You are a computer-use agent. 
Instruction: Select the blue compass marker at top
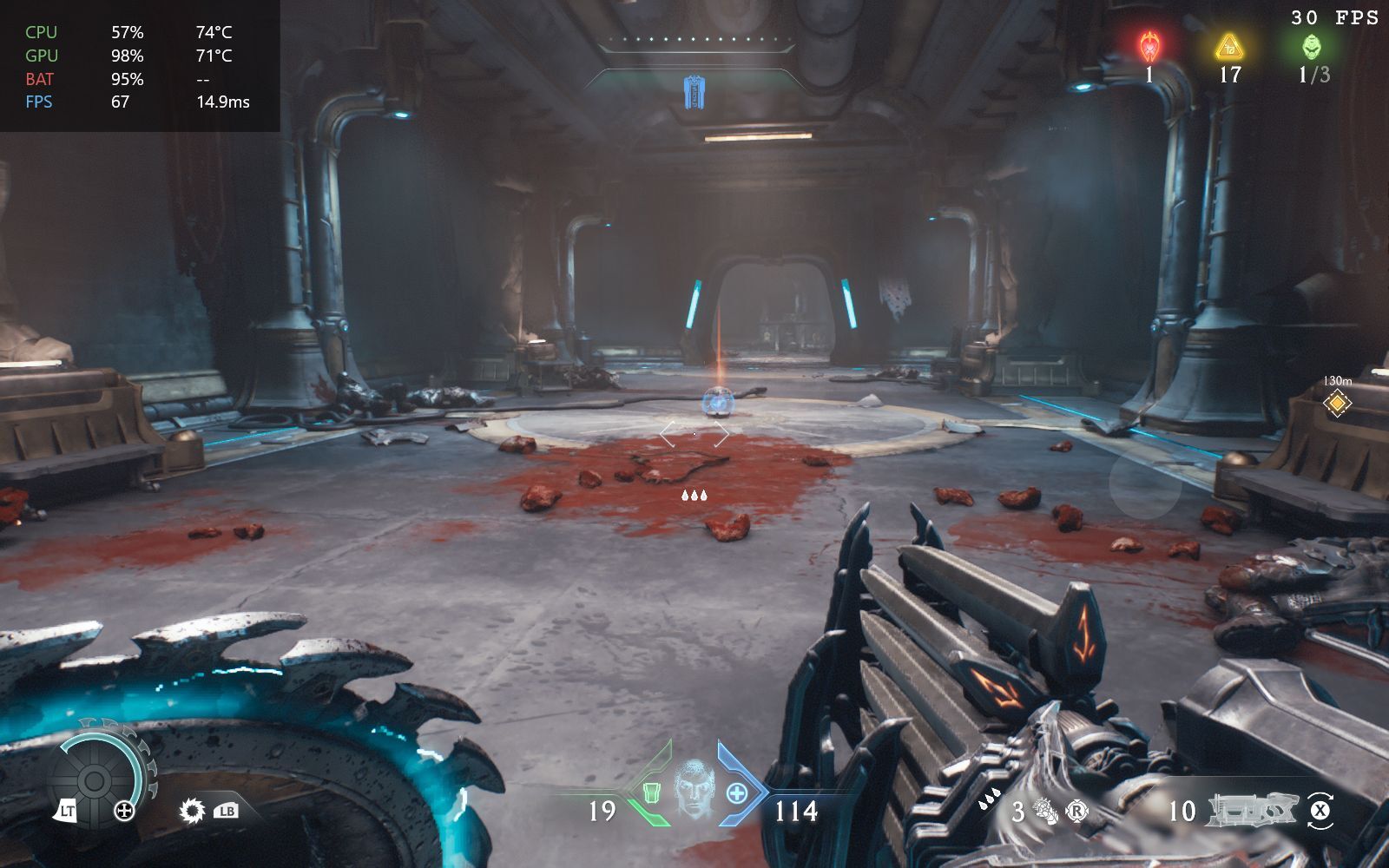(x=694, y=92)
